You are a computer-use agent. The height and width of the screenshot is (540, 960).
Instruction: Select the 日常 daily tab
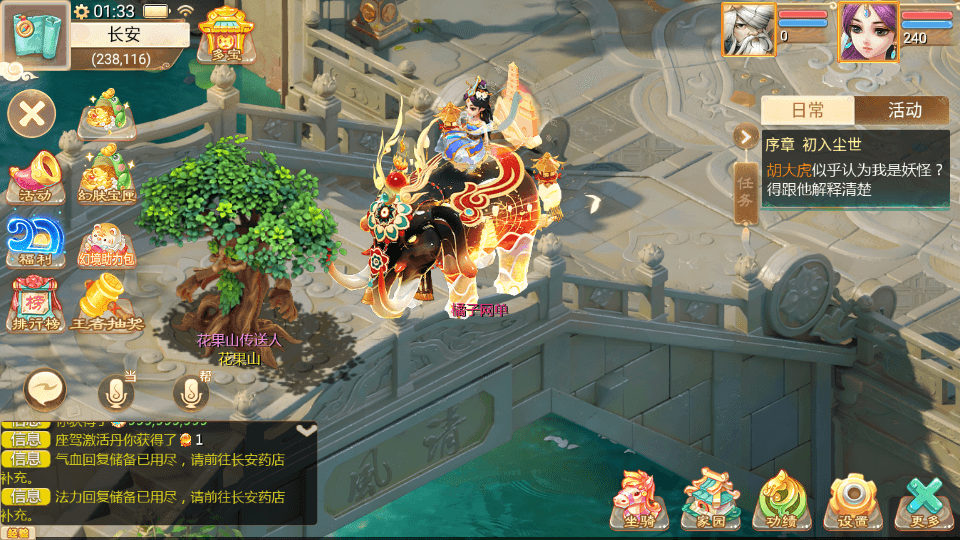click(x=808, y=110)
